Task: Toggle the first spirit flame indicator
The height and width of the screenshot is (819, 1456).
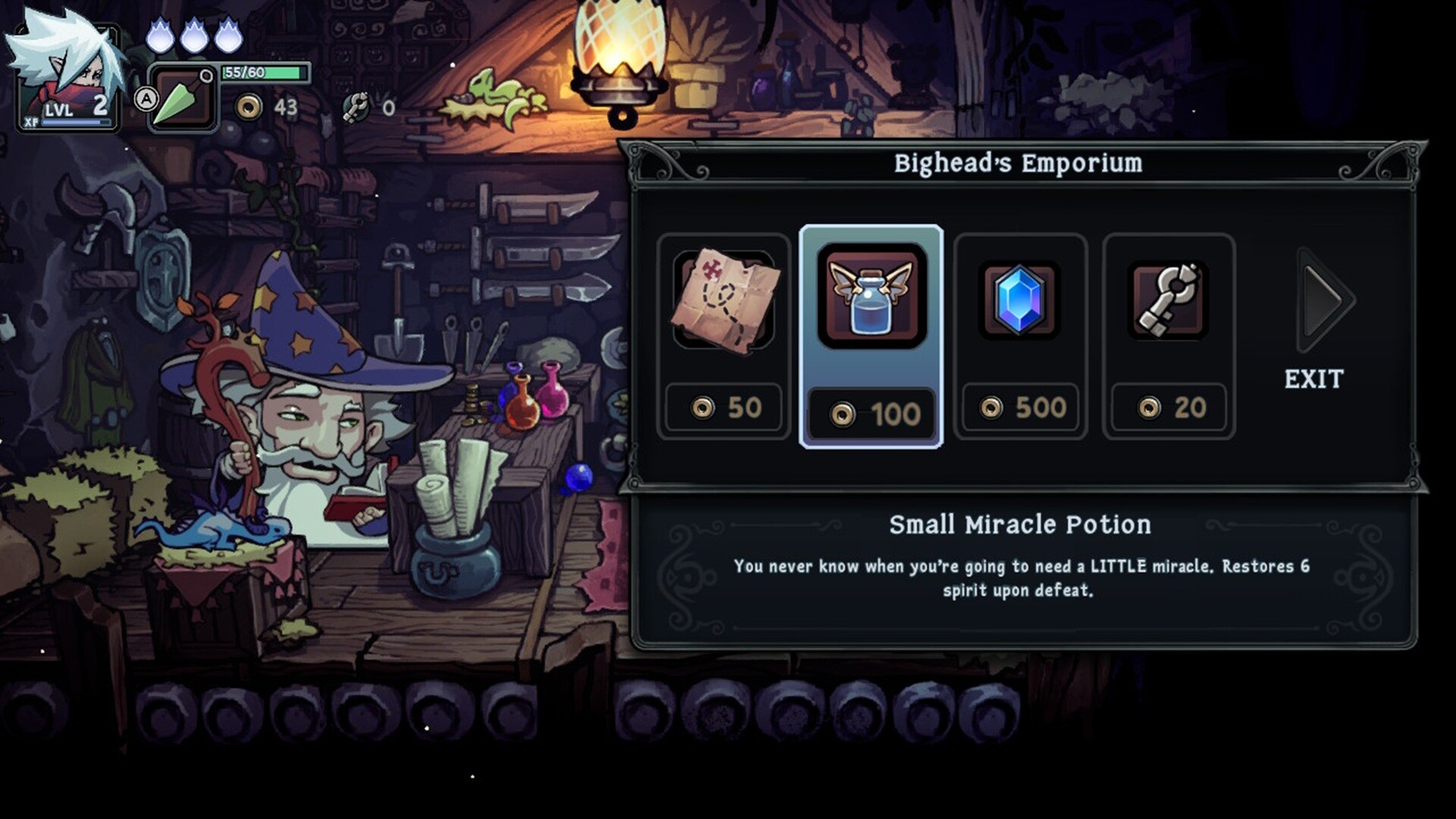Action: (160, 34)
